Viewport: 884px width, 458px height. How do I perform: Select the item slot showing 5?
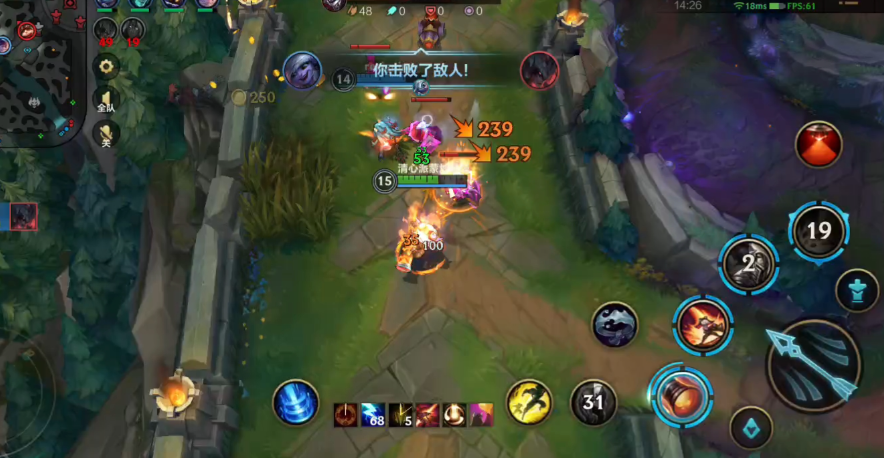(400, 414)
